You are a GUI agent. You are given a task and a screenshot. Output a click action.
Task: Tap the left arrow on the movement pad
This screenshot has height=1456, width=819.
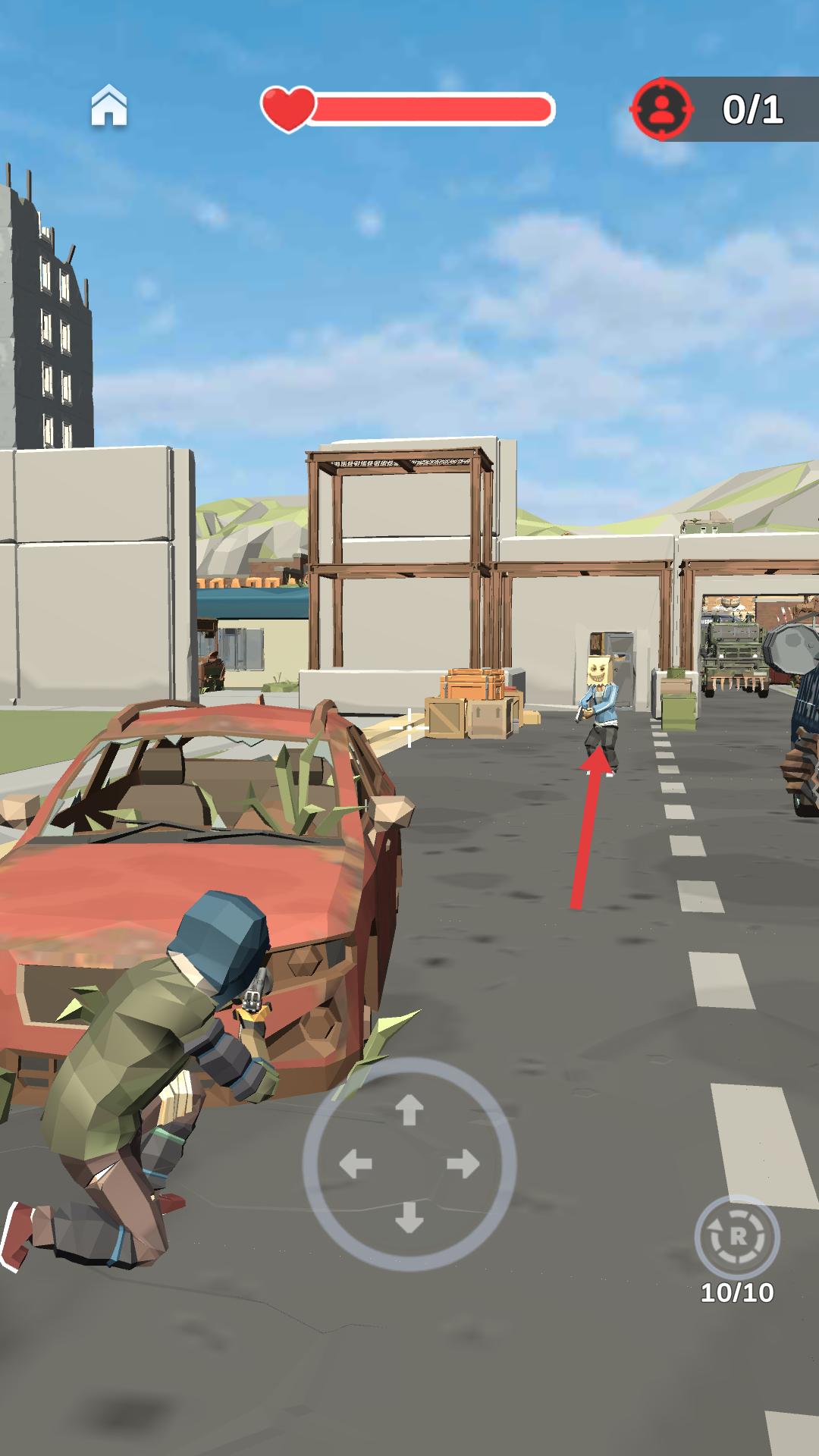pyautogui.click(x=355, y=1164)
